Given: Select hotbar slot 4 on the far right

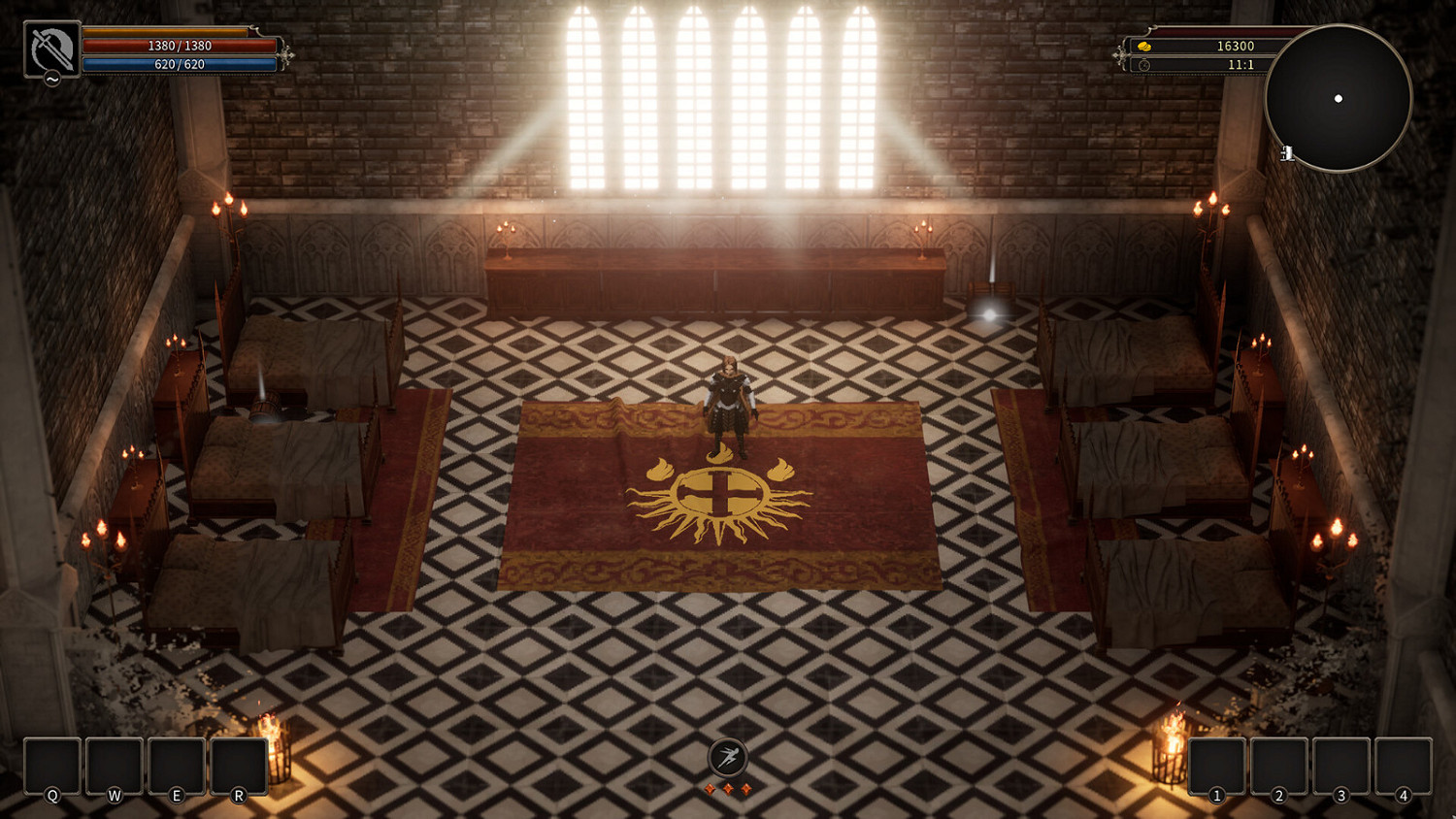Looking at the screenshot, I should [x=1406, y=767].
